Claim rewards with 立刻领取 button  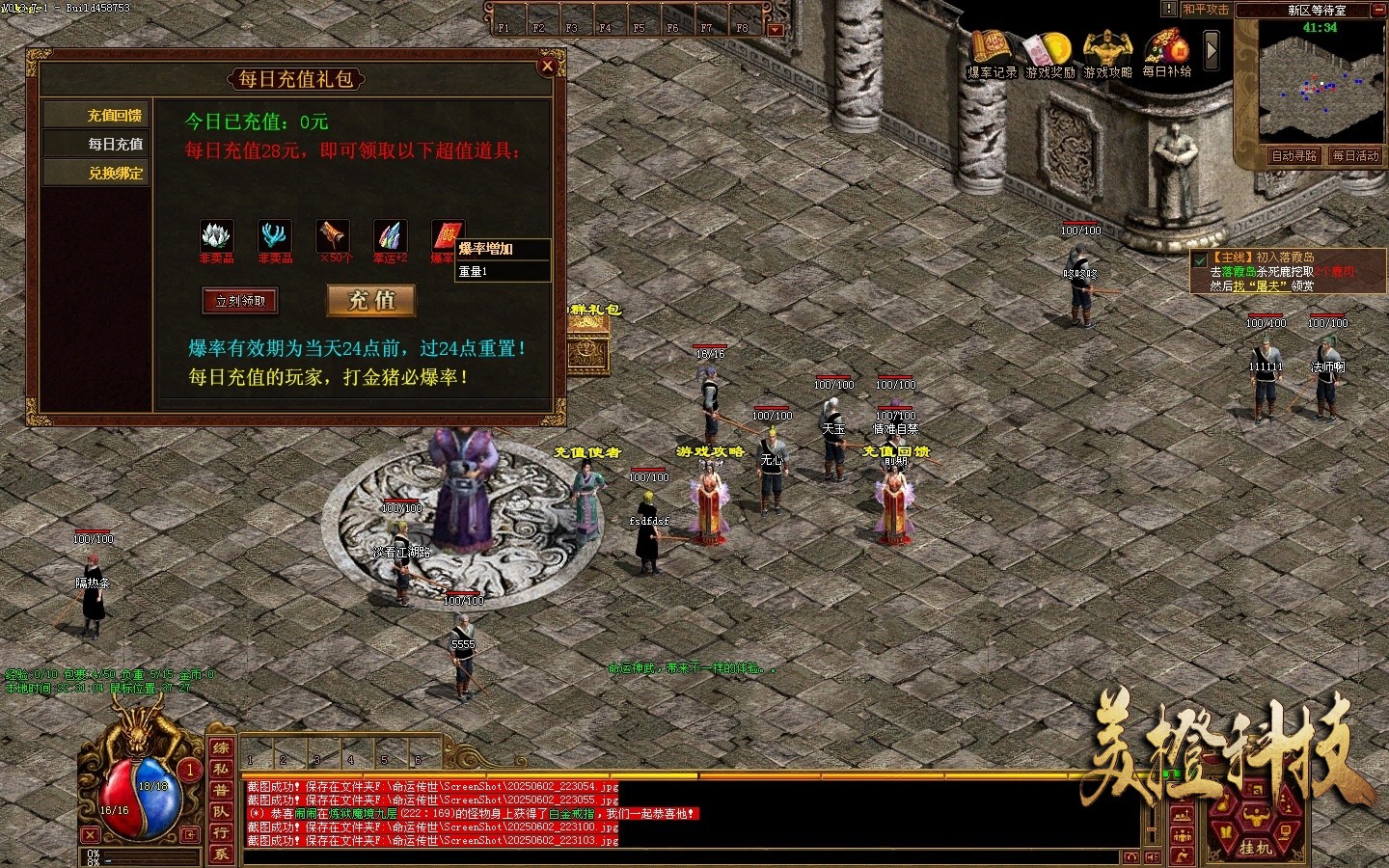pos(240,301)
